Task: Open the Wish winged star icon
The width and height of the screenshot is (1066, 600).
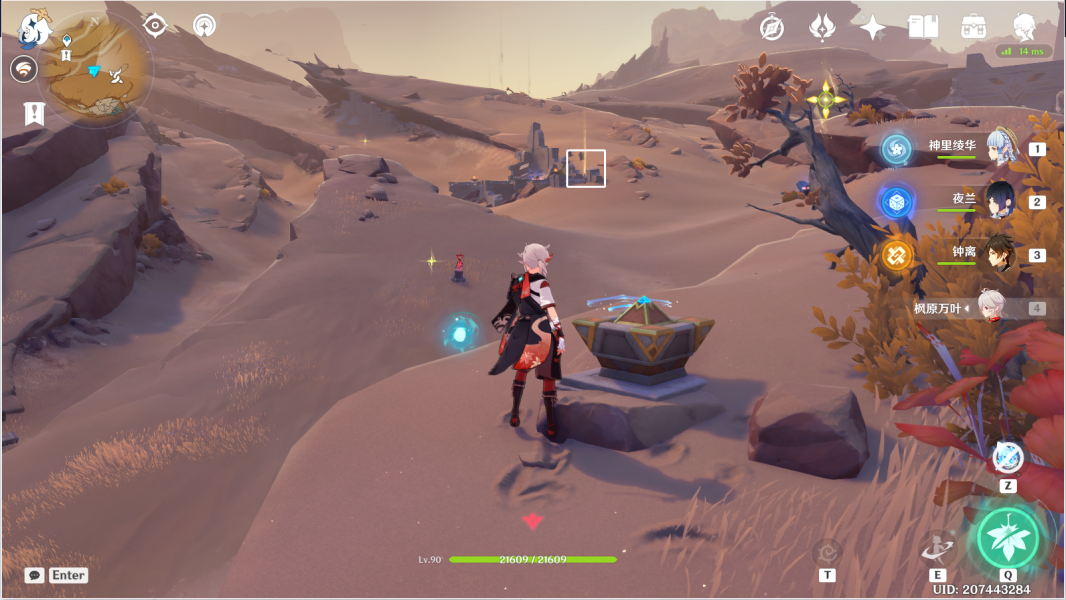Action: pyautogui.click(x=822, y=27)
